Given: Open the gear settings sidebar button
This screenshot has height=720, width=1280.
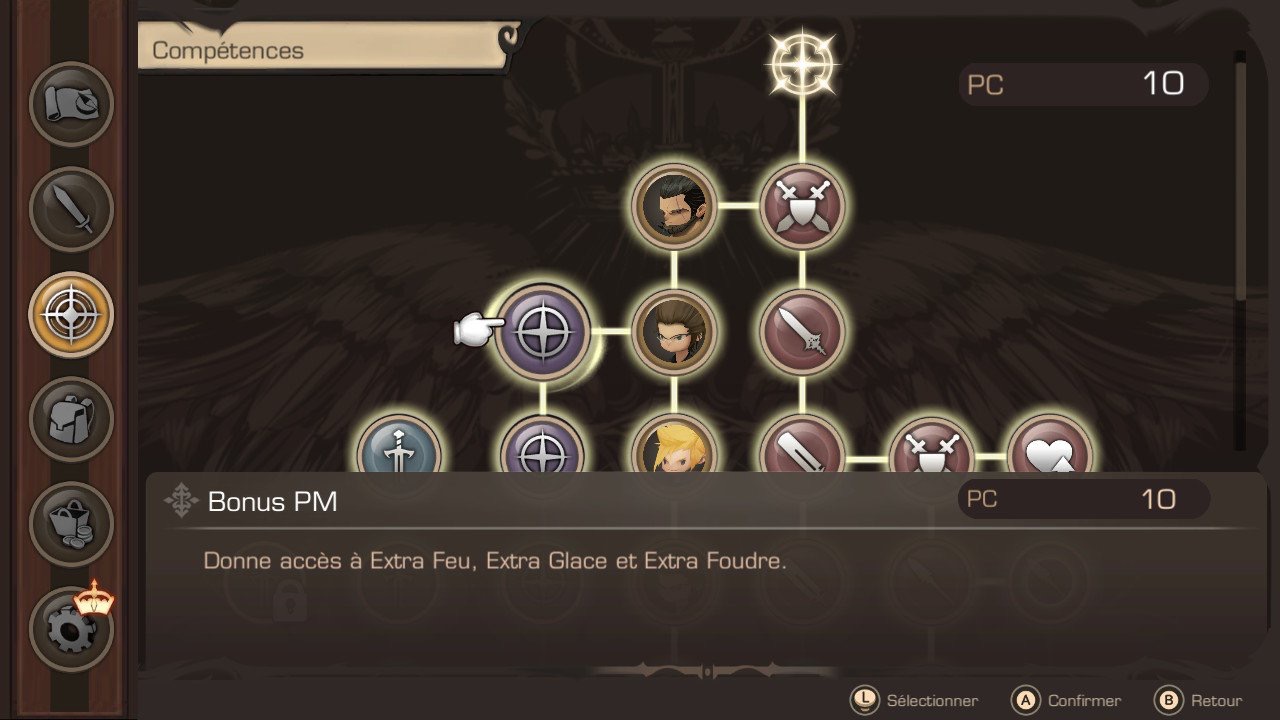Looking at the screenshot, I should click(71, 628).
